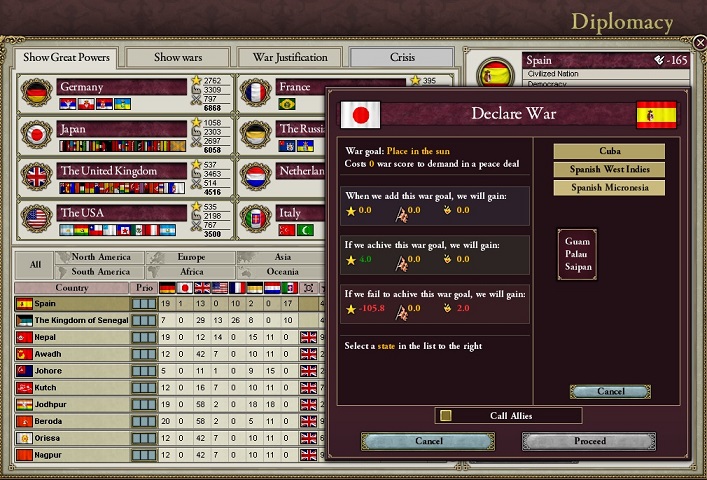Close the Diplomacy window
The height and width of the screenshot is (480, 707).
click(697, 43)
